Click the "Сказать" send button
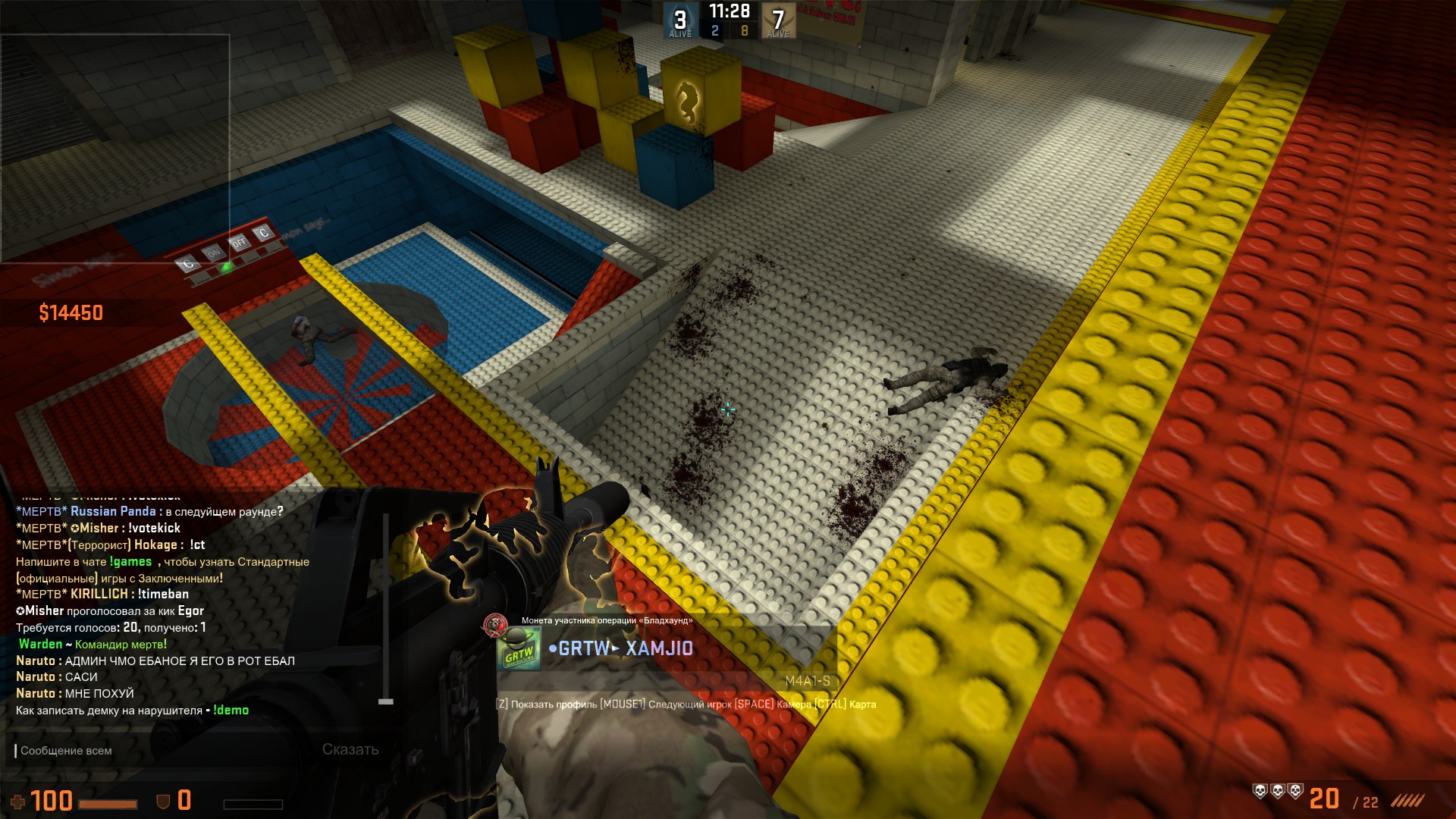1456x819 pixels. [350, 749]
